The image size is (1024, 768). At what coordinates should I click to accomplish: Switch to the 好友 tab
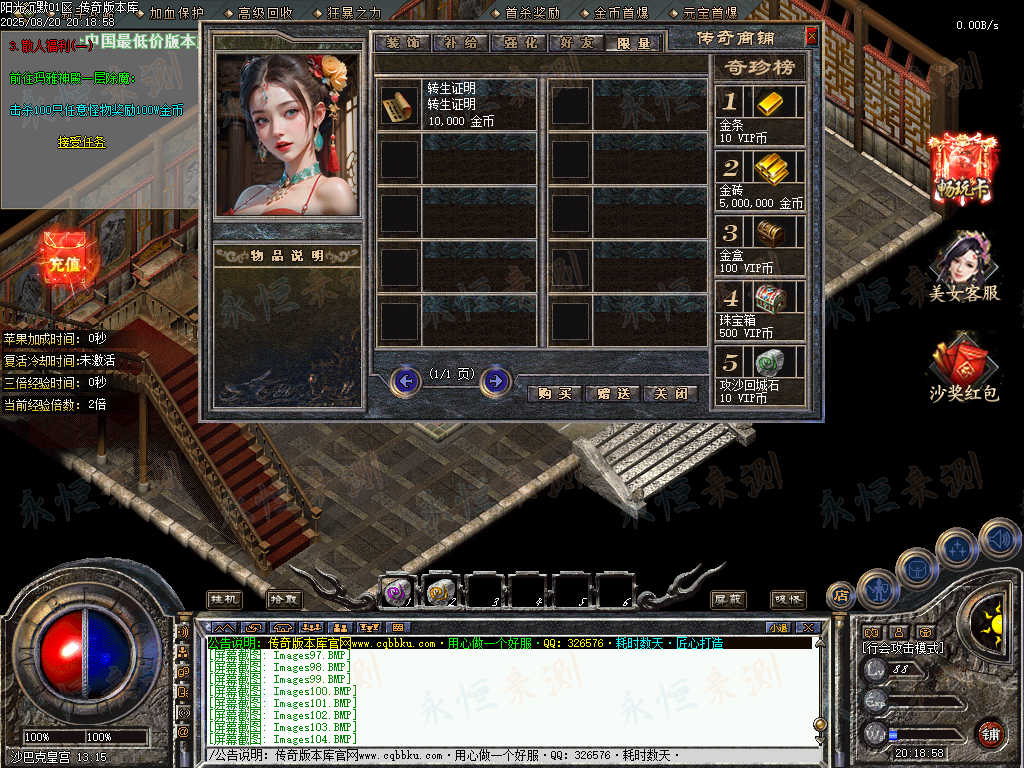[x=576, y=43]
